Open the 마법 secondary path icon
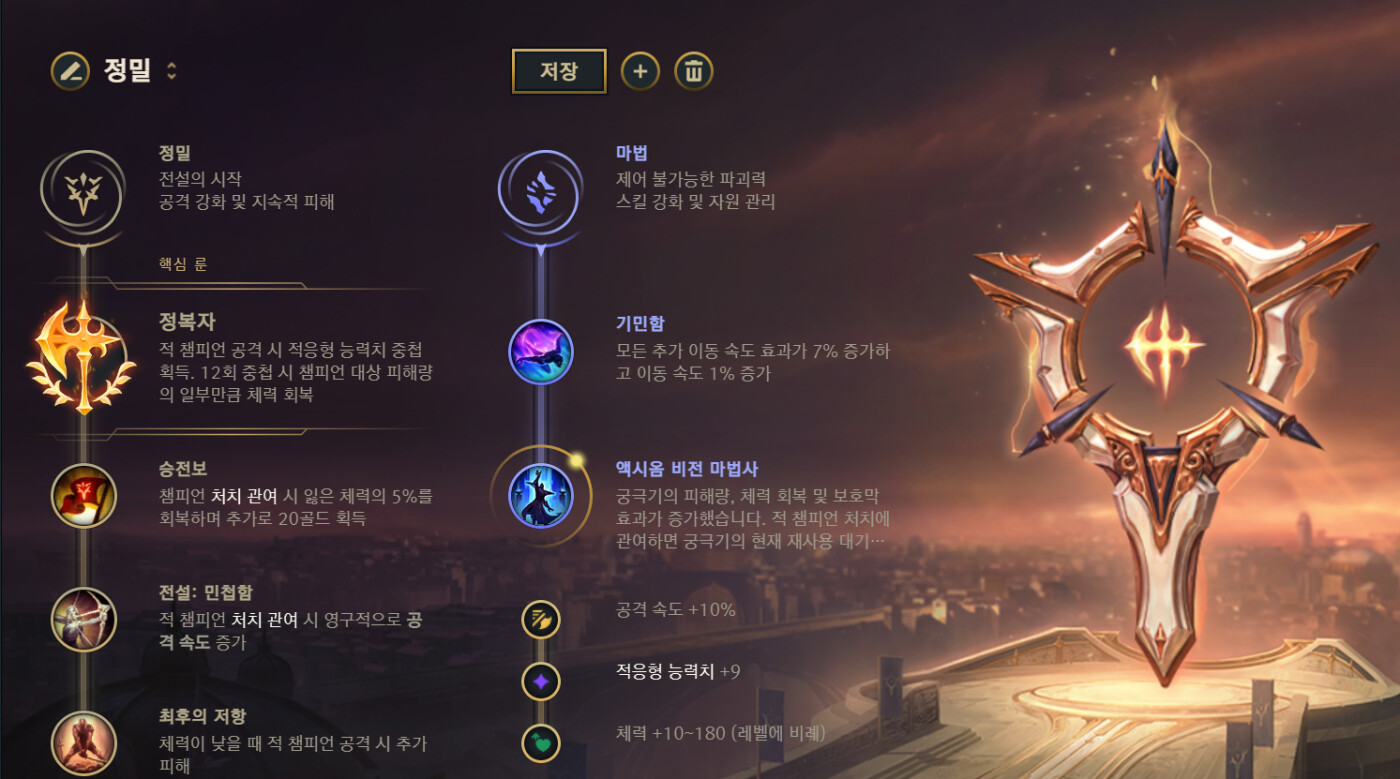1400x779 pixels. (x=540, y=189)
